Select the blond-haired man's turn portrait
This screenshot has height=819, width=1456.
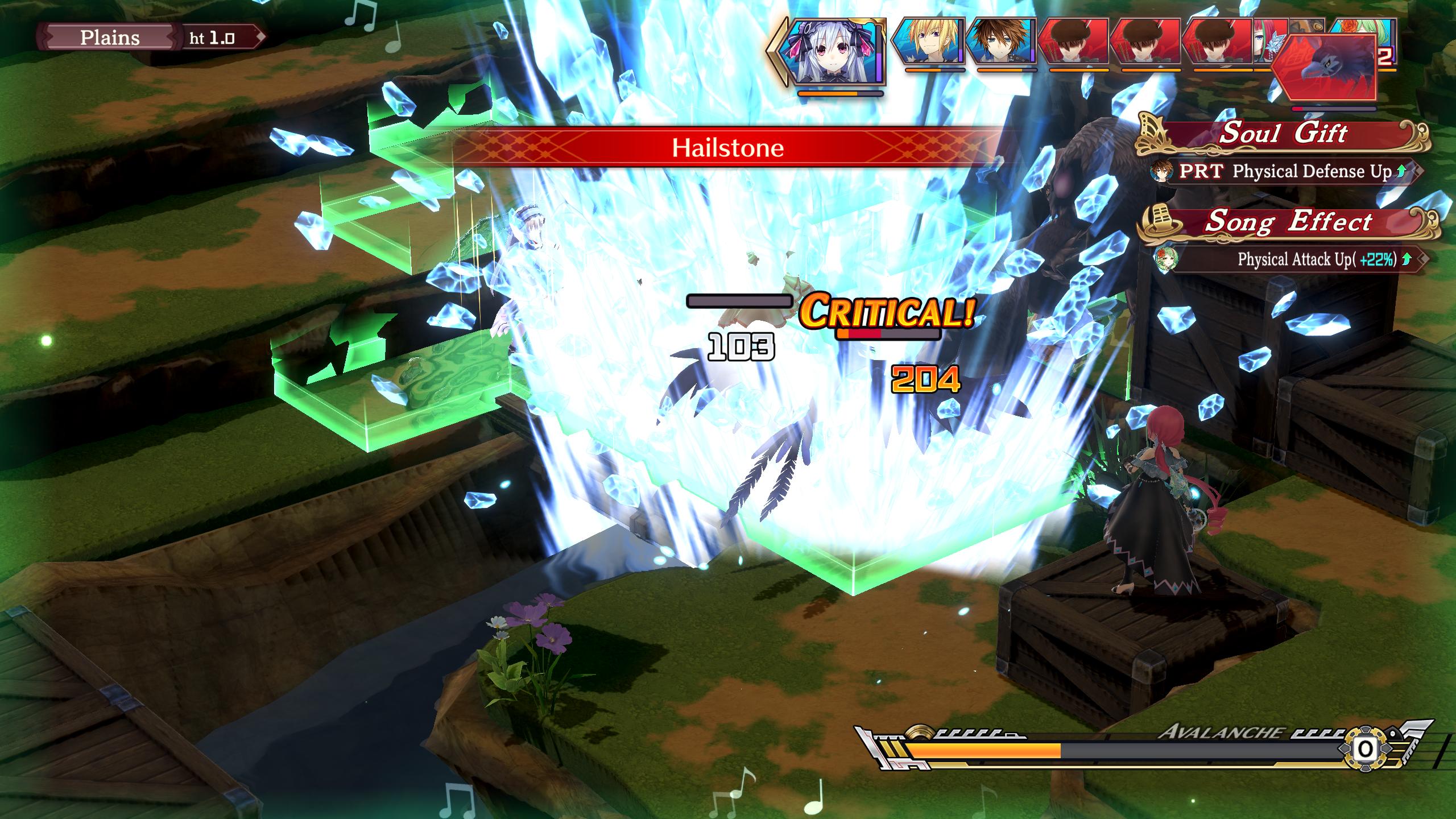click(x=928, y=42)
